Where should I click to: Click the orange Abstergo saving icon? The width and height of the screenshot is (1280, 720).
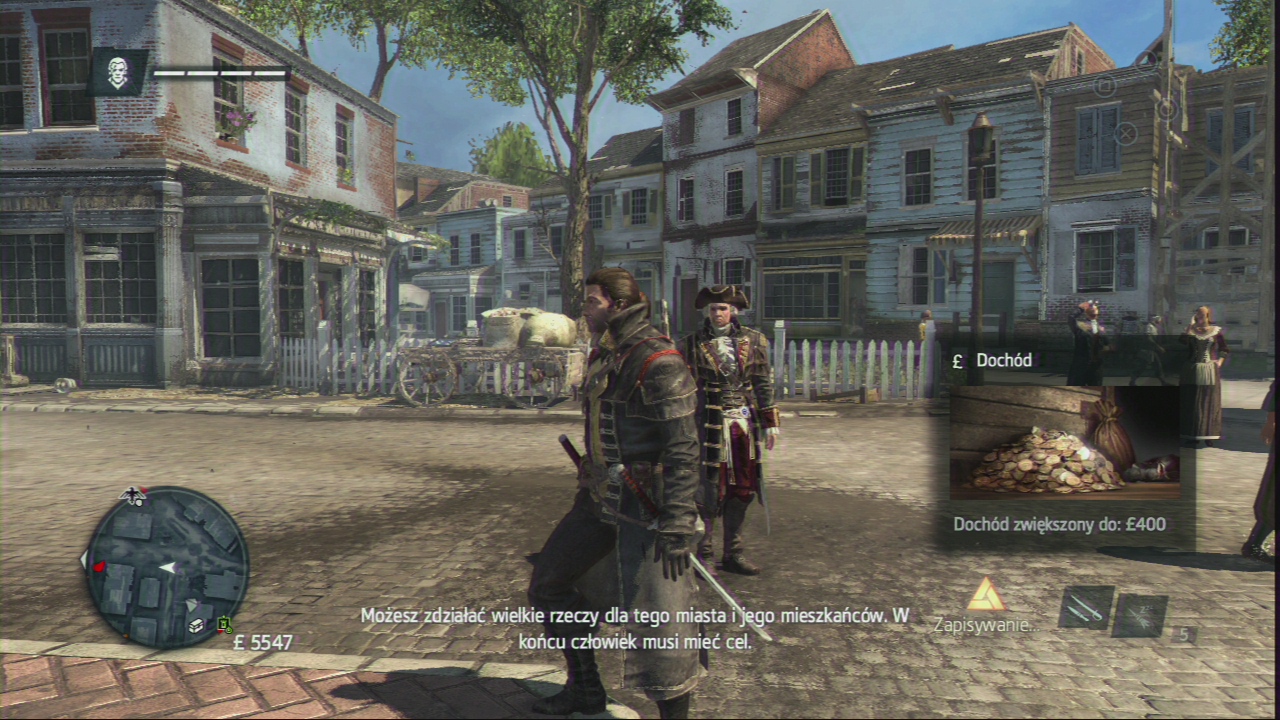pyautogui.click(x=985, y=595)
